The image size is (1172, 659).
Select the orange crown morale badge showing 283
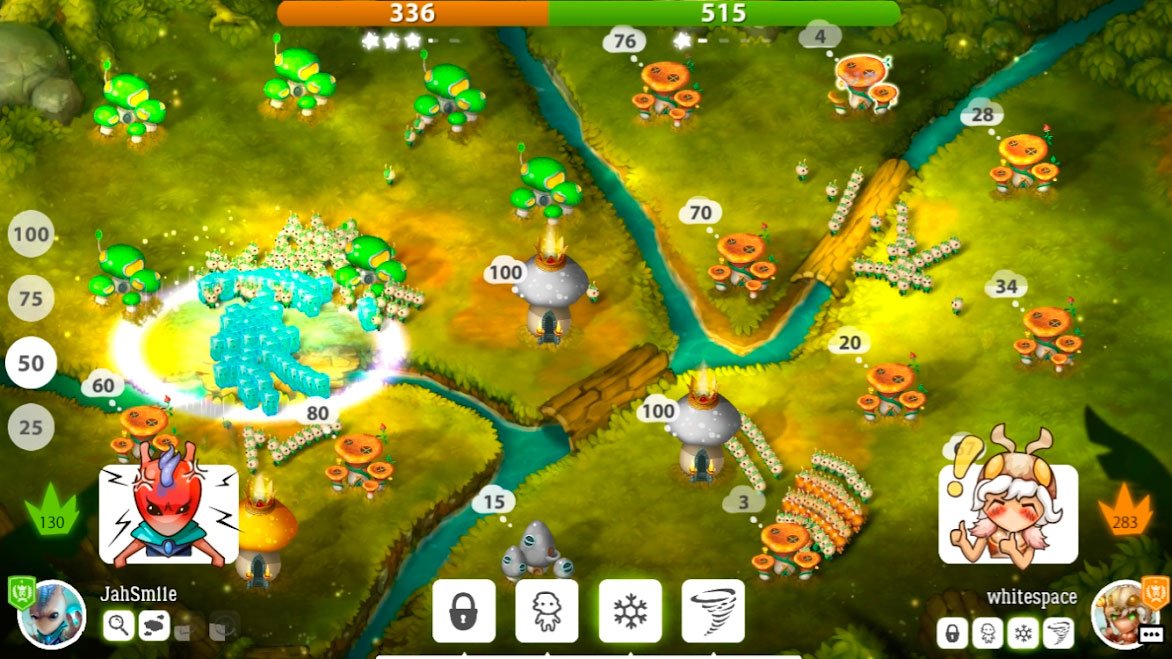coord(1125,511)
